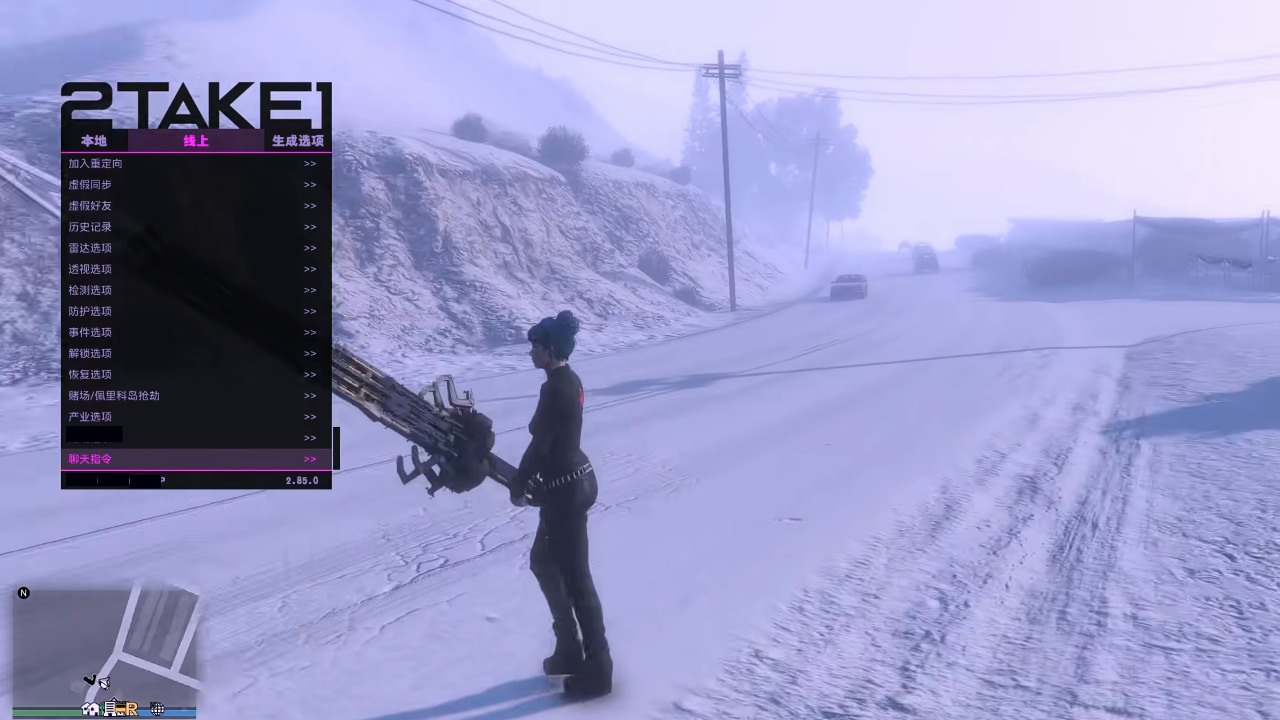Click the office building icon on the minimap
The image size is (1280, 720).
click(x=110, y=708)
